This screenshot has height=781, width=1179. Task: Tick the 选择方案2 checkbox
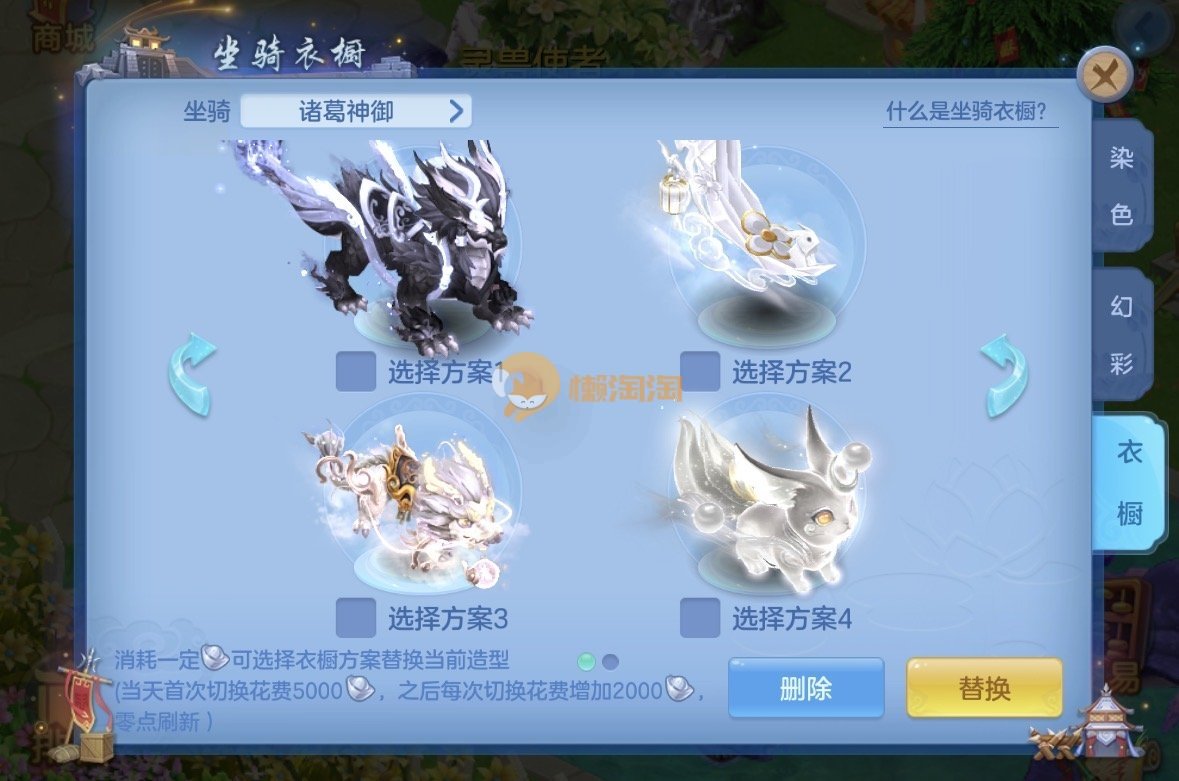point(700,372)
